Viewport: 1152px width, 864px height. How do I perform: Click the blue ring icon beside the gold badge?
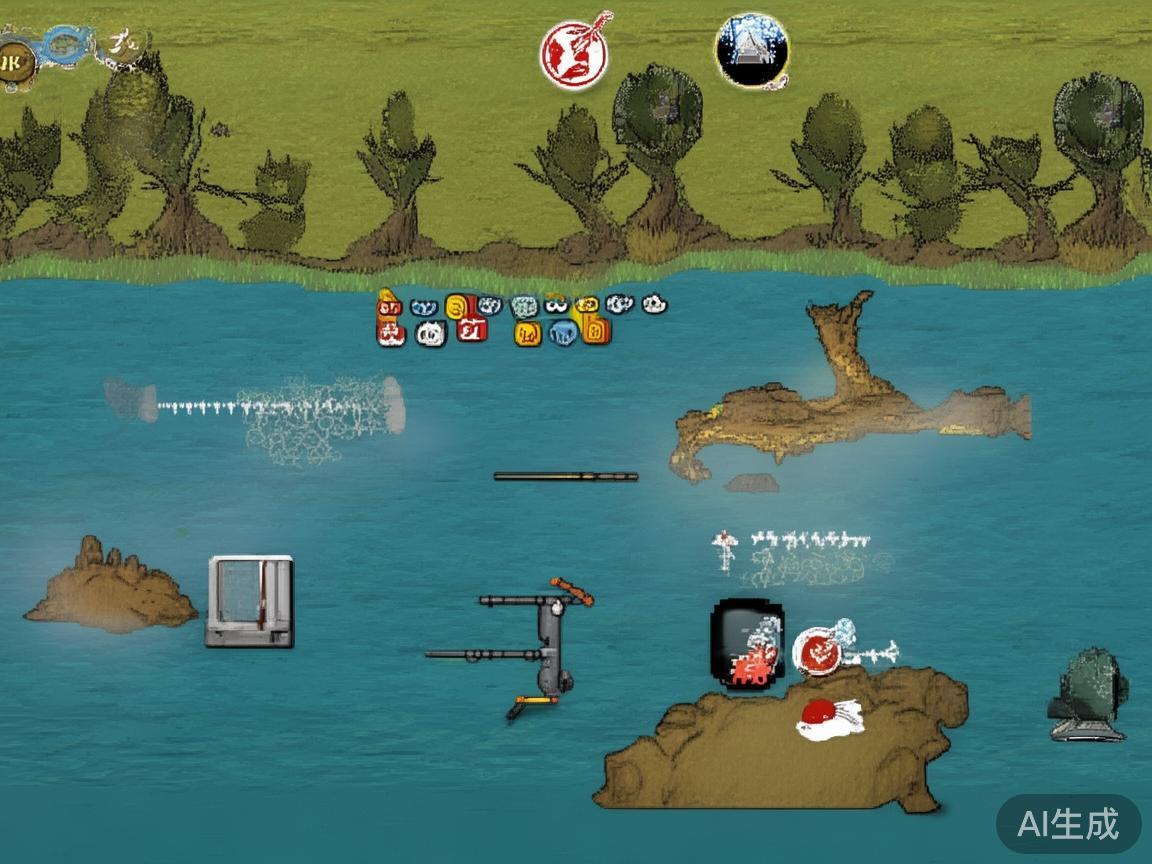point(66,45)
